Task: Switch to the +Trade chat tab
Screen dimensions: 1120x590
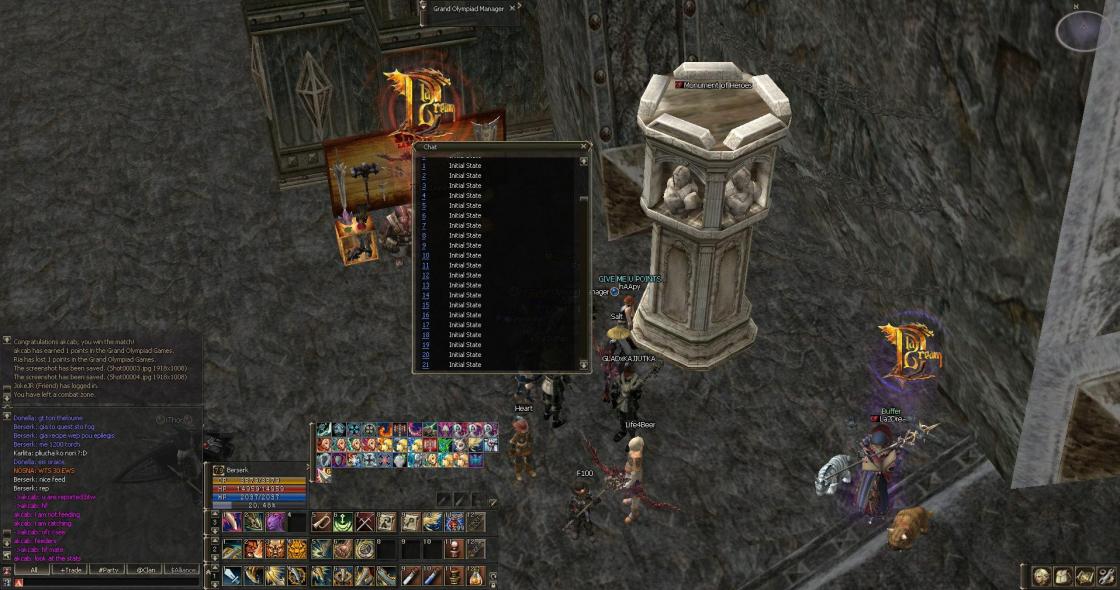Action: point(70,569)
